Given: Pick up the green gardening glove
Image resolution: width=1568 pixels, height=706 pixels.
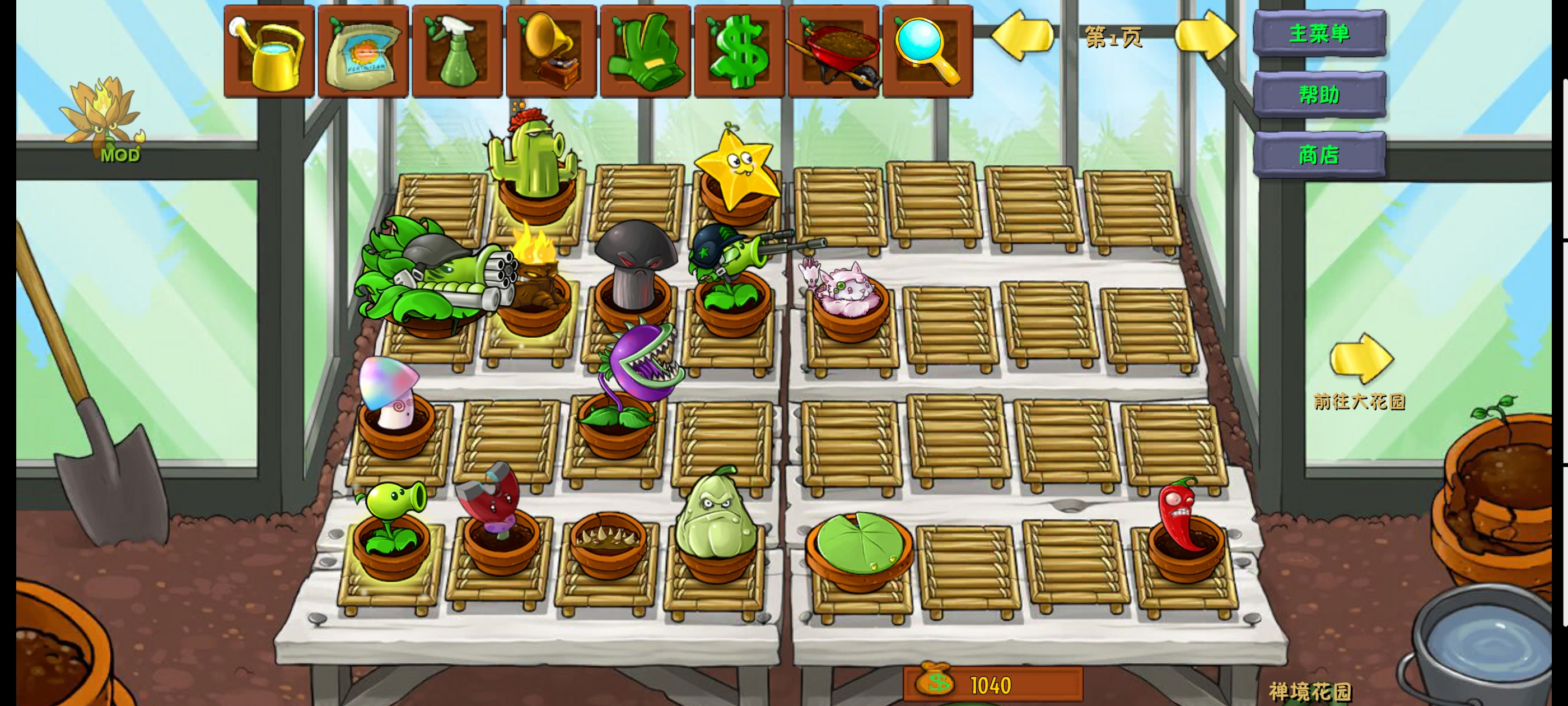Looking at the screenshot, I should pos(645,52).
